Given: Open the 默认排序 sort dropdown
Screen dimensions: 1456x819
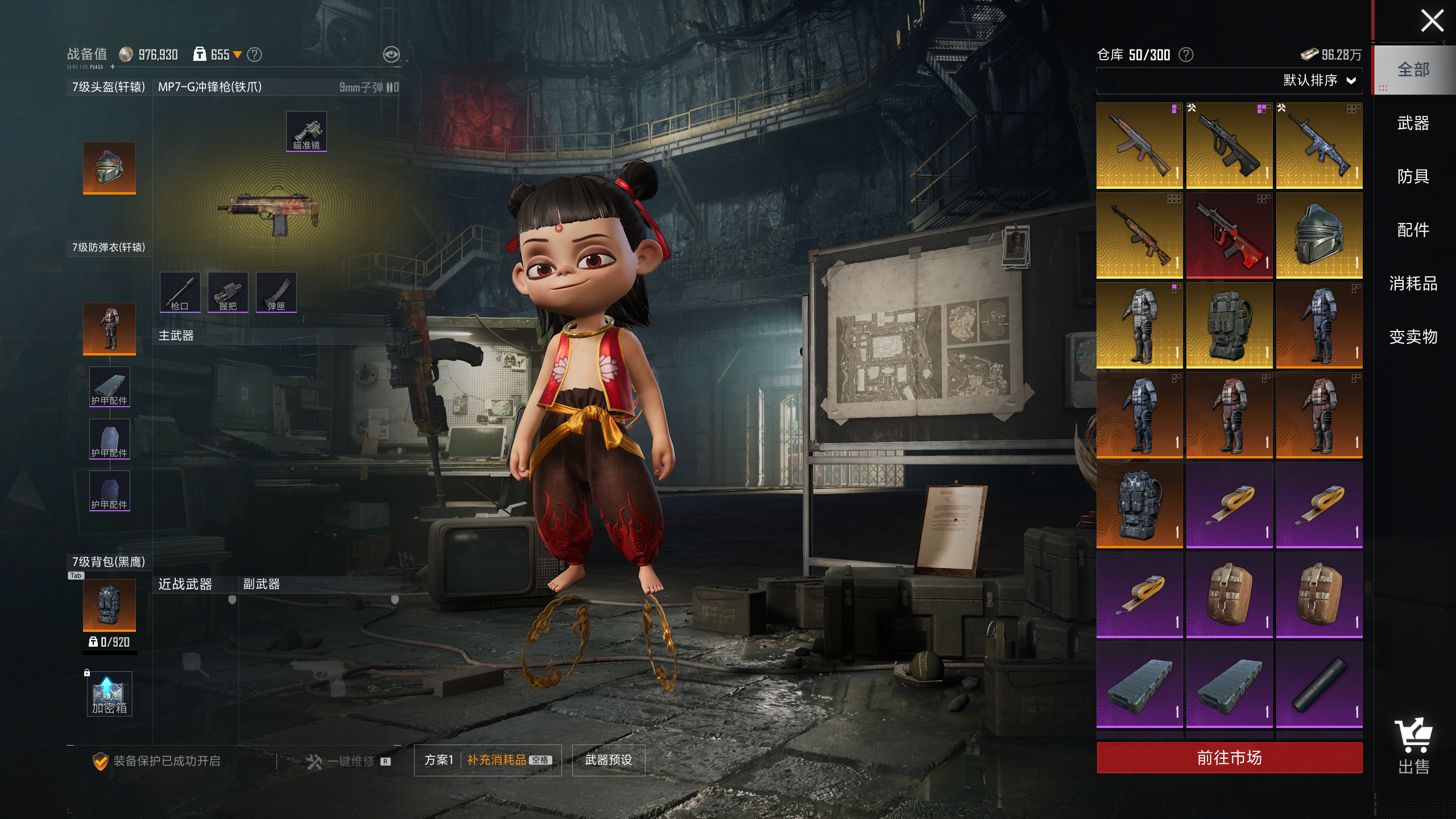Looking at the screenshot, I should point(1318,80).
